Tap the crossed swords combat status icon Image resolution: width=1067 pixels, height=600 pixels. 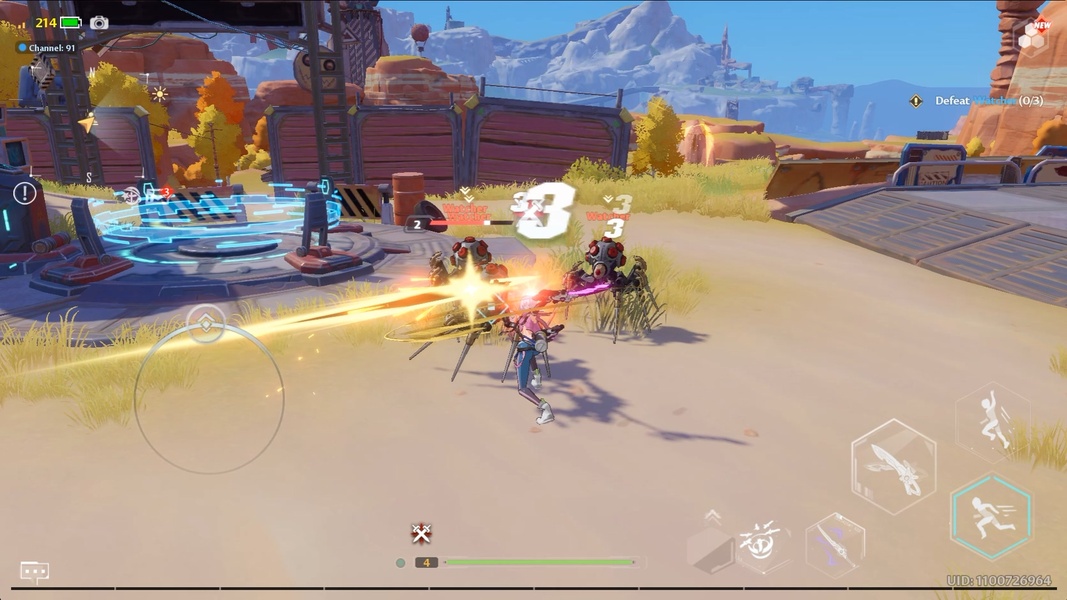pos(421,533)
